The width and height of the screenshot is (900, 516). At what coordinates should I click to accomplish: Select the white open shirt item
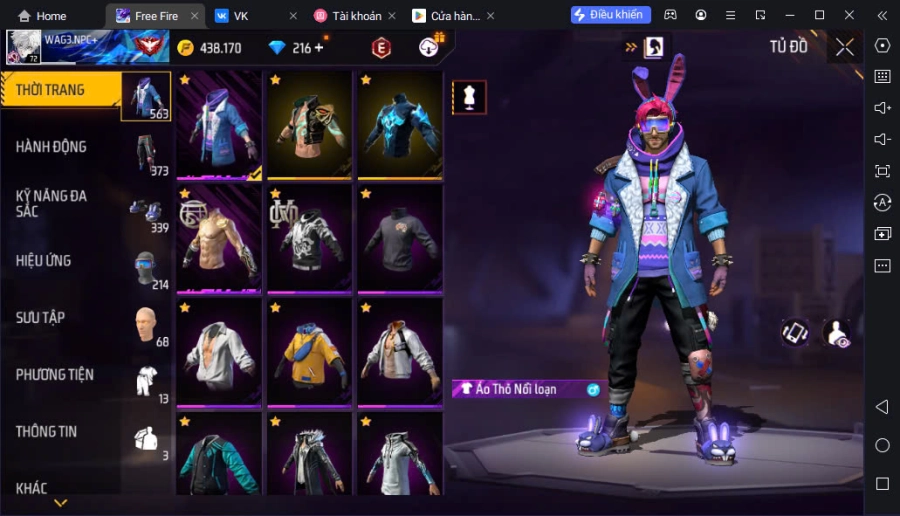[219, 353]
